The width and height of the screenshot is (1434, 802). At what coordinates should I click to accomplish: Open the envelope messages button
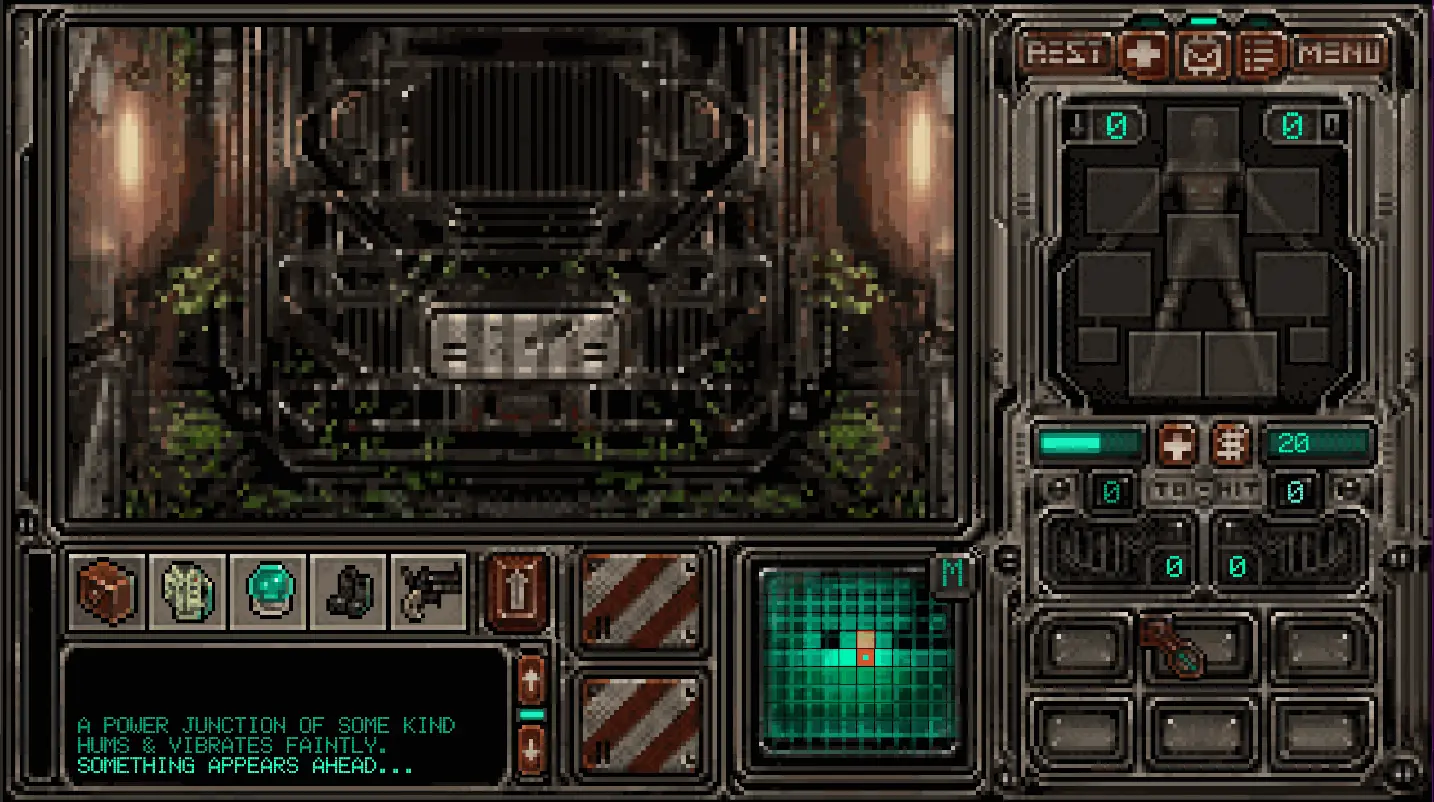click(x=1204, y=55)
